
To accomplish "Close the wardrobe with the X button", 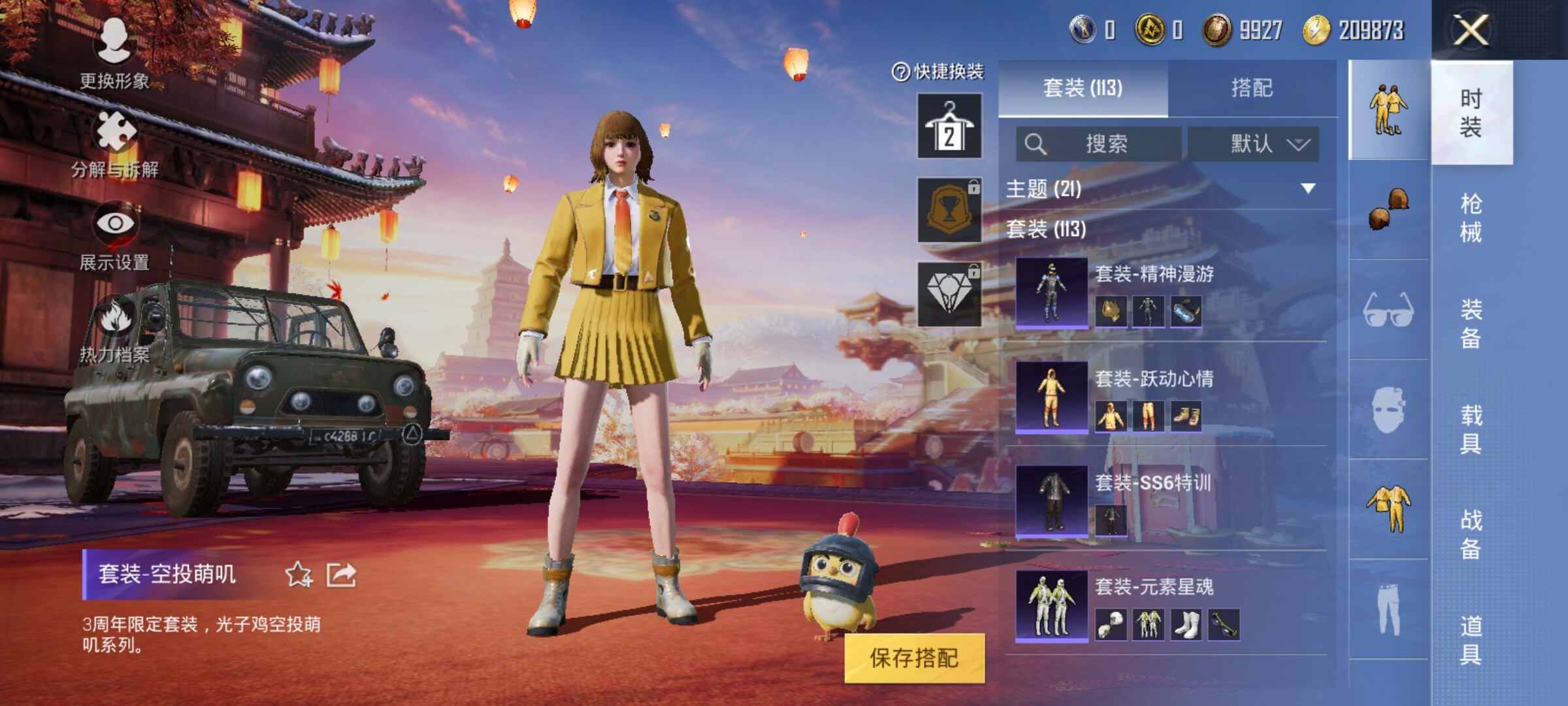I will (1471, 30).
